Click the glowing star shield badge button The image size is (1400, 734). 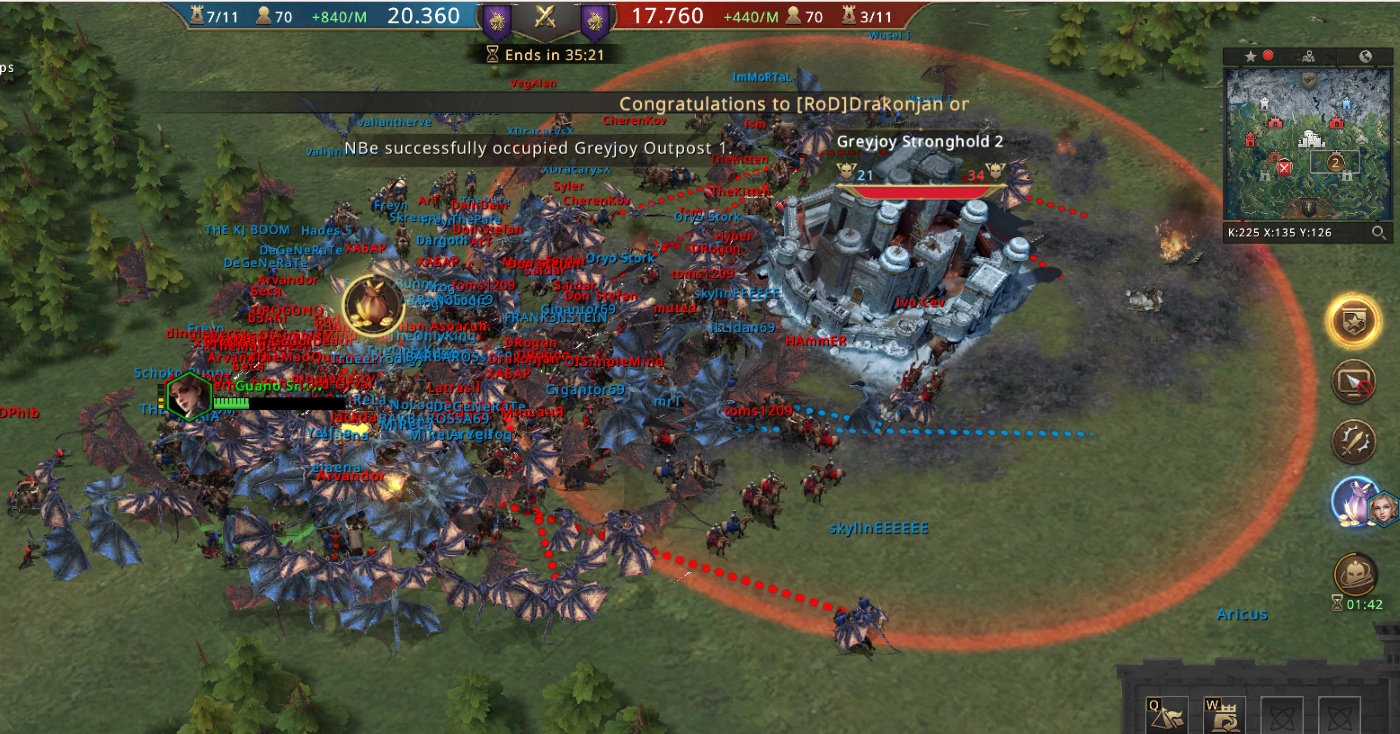(x=1354, y=322)
